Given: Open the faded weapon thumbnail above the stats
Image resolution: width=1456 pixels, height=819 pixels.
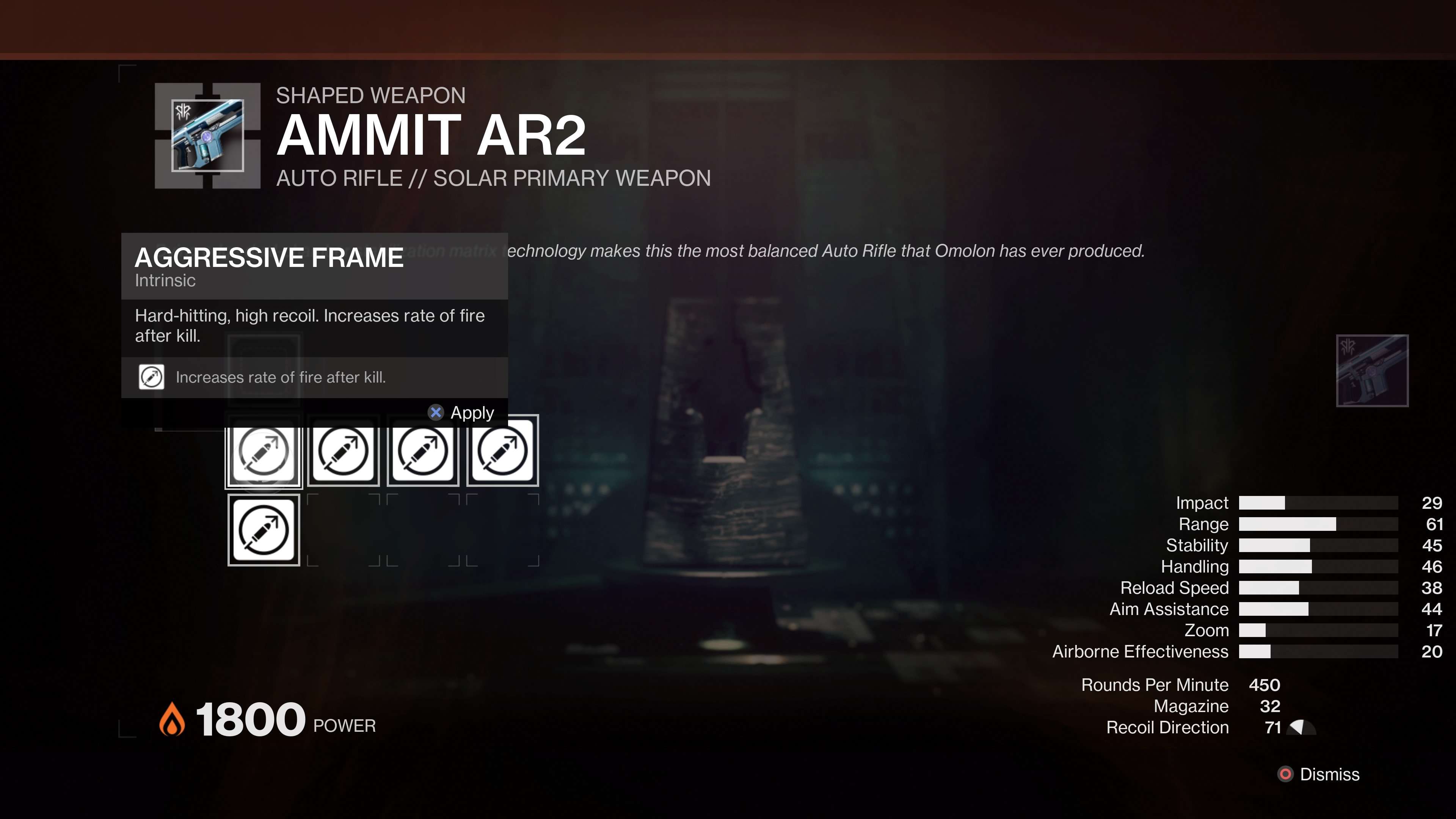Looking at the screenshot, I should pyautogui.click(x=1372, y=371).
